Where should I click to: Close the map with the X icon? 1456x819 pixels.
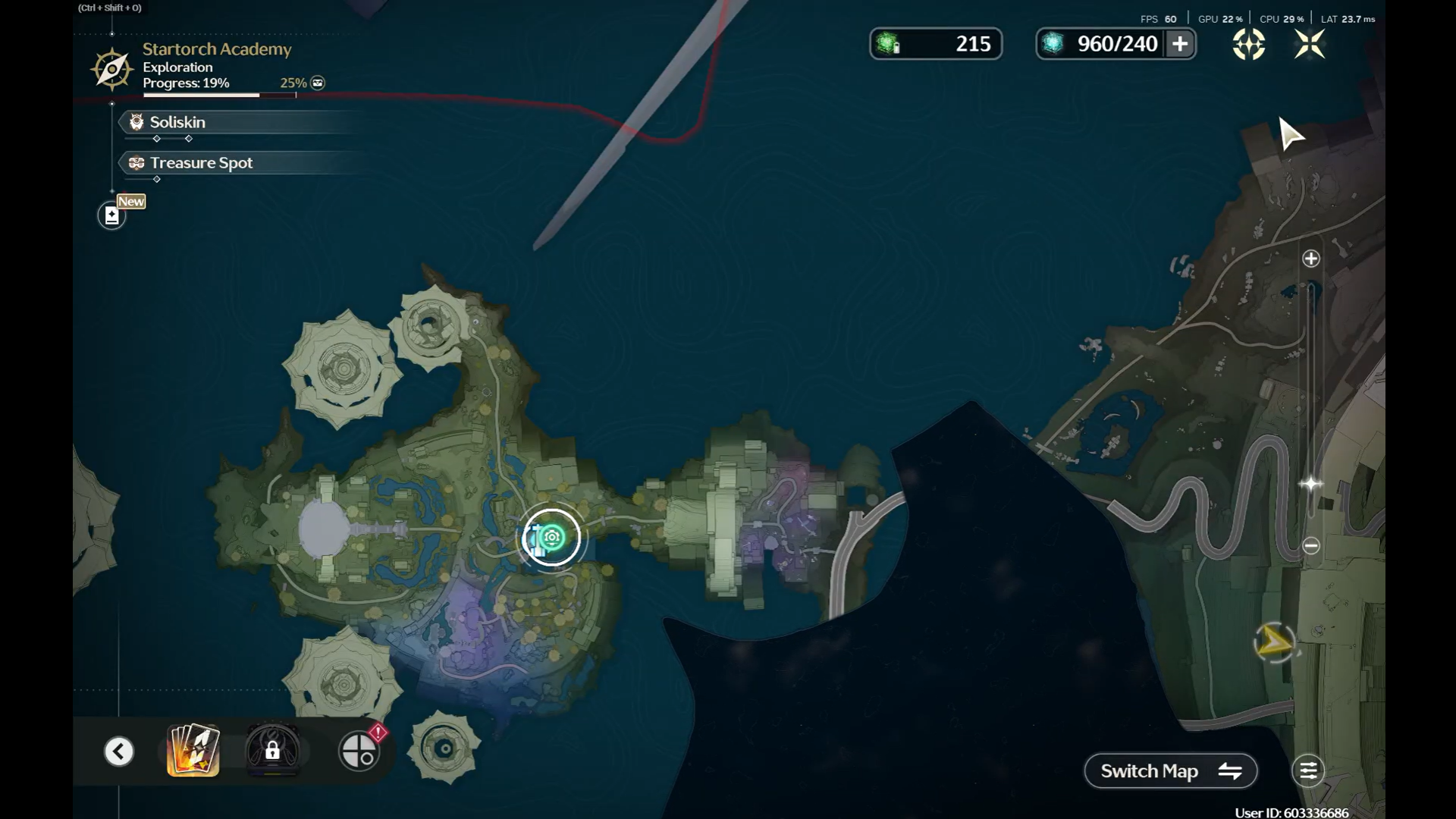tap(1310, 45)
